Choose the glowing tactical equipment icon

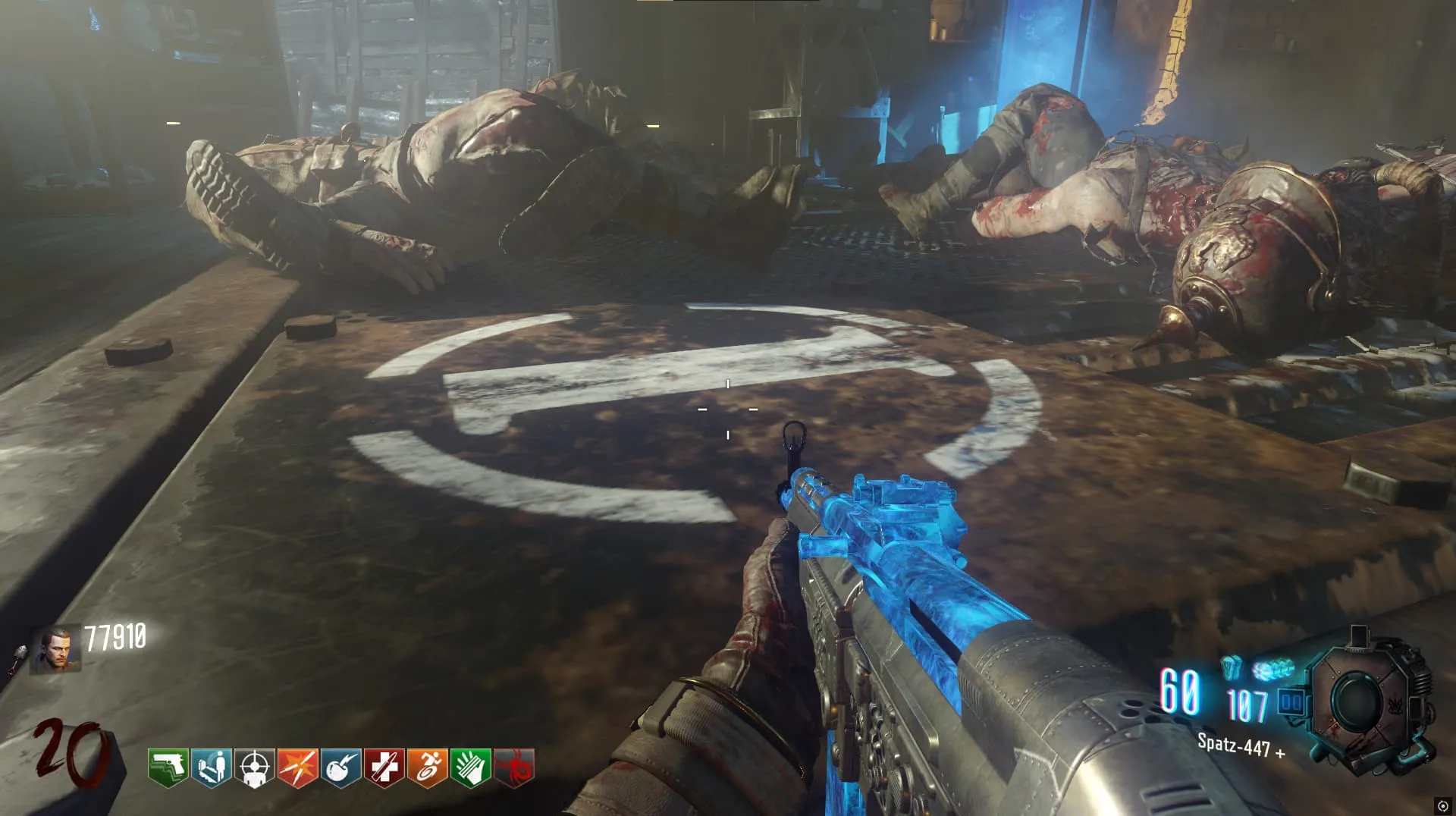click(1272, 669)
